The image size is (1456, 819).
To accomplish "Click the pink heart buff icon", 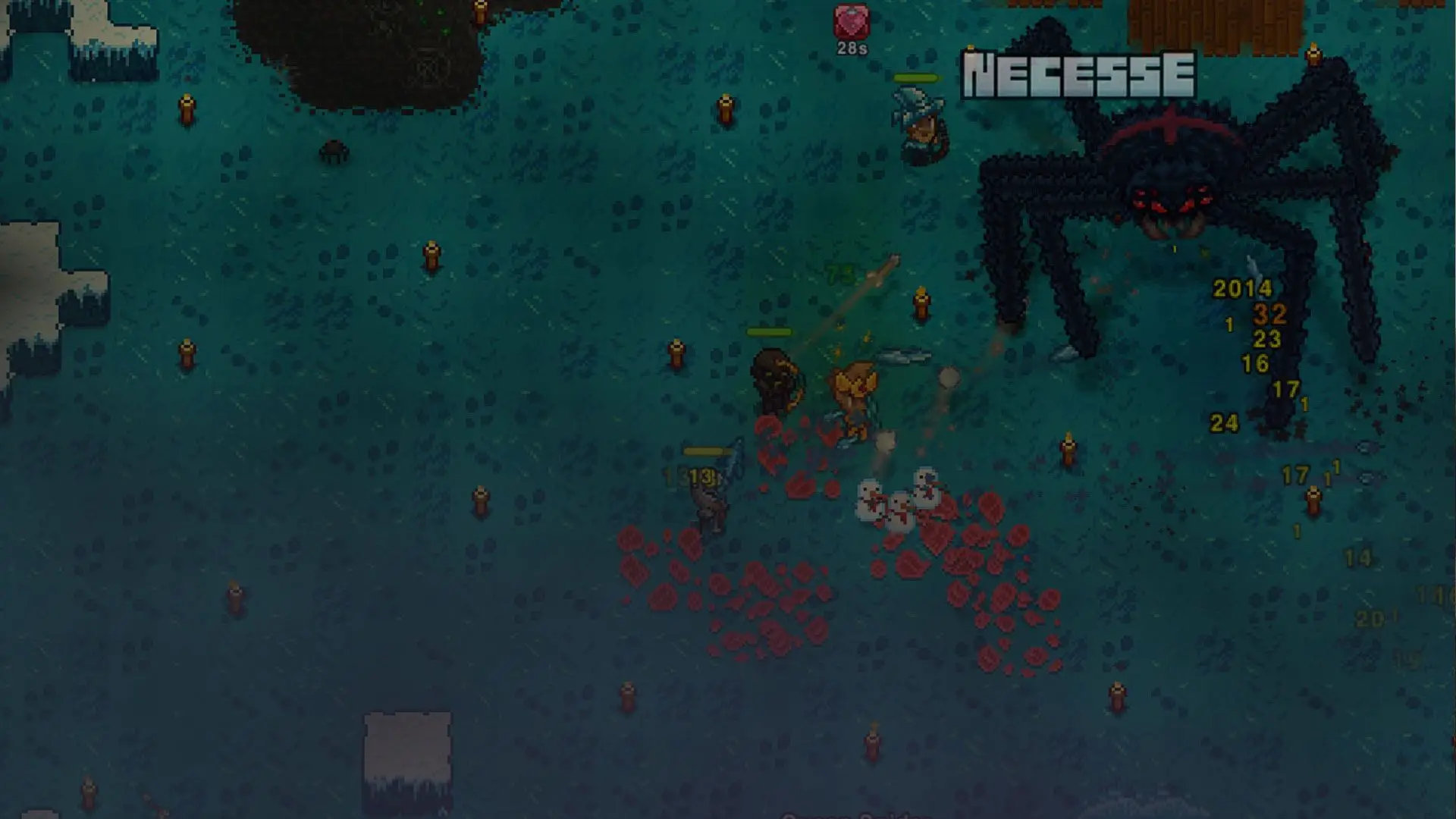I will tap(852, 22).
